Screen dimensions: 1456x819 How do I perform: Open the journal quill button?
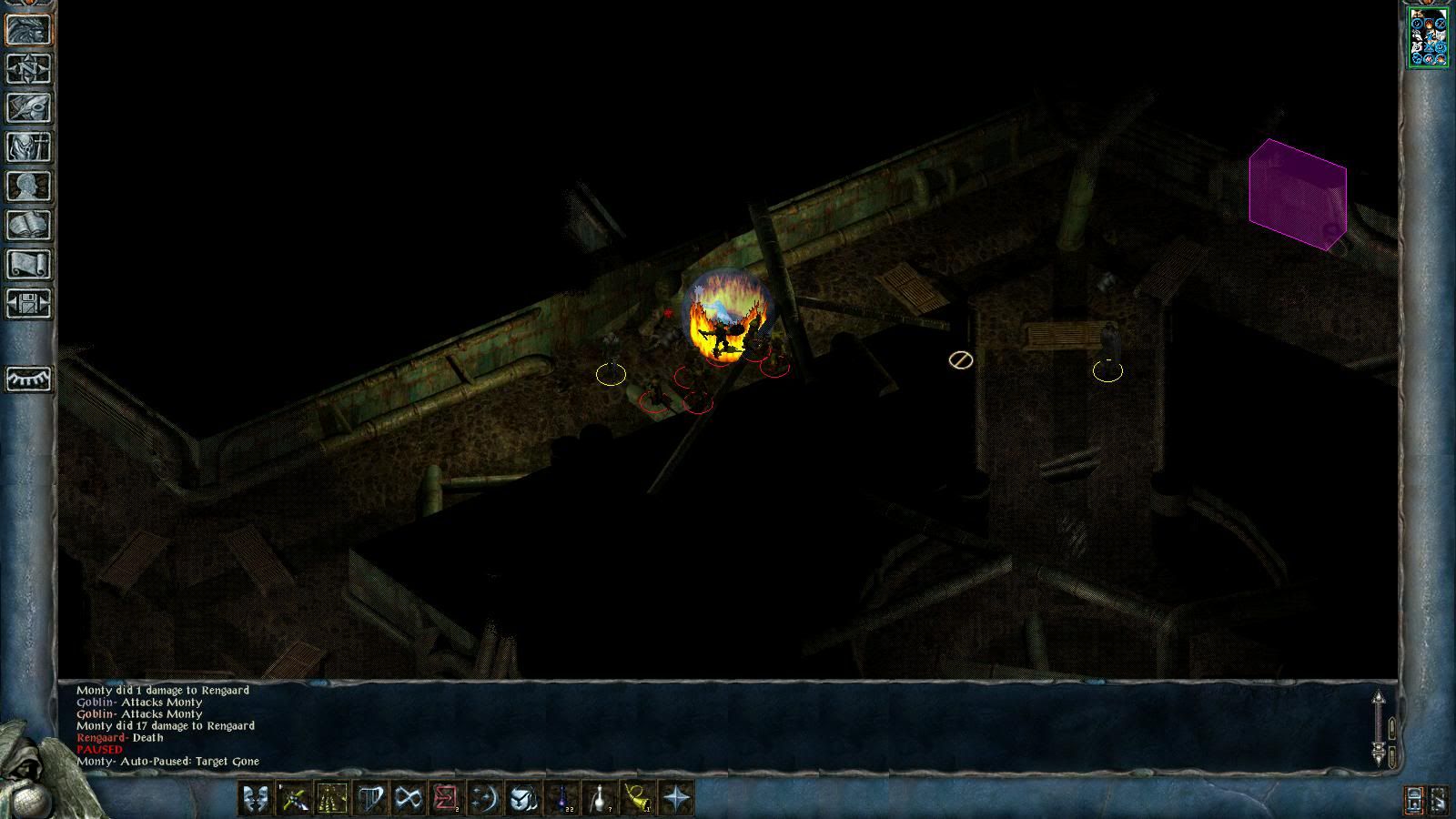(x=29, y=107)
